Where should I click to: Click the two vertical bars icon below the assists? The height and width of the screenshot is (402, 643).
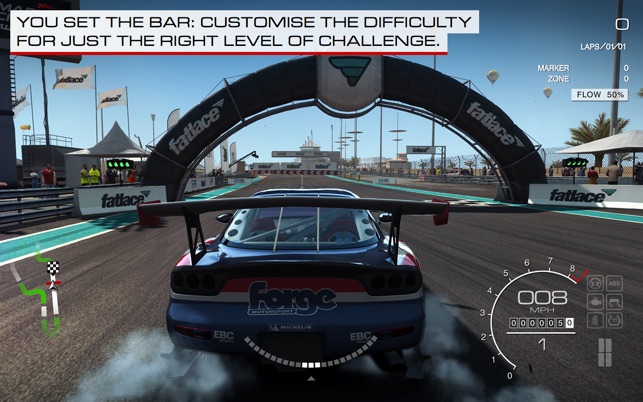pos(605,352)
